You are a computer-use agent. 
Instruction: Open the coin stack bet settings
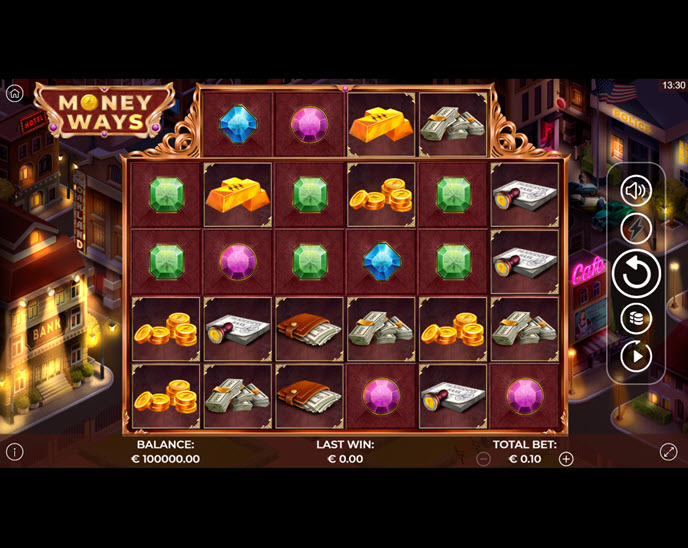[636, 318]
